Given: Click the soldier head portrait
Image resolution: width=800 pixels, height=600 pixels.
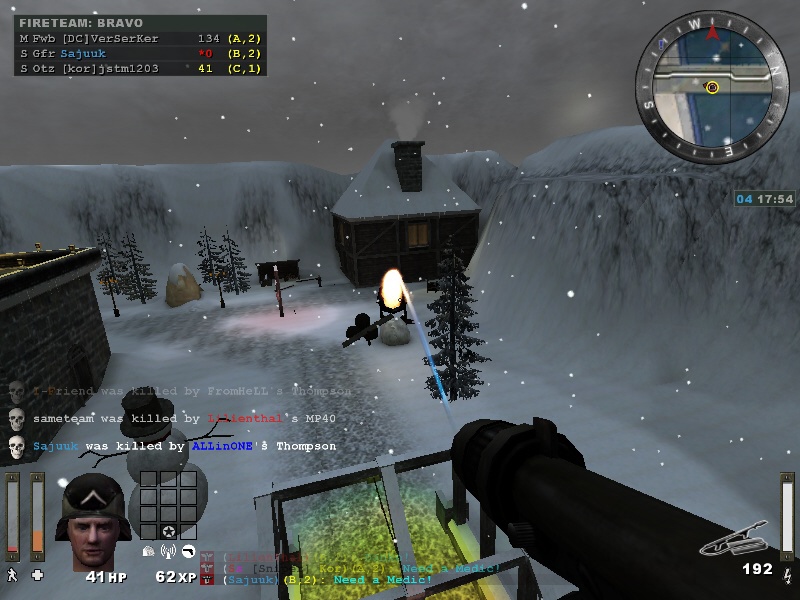Looking at the screenshot, I should (92, 526).
